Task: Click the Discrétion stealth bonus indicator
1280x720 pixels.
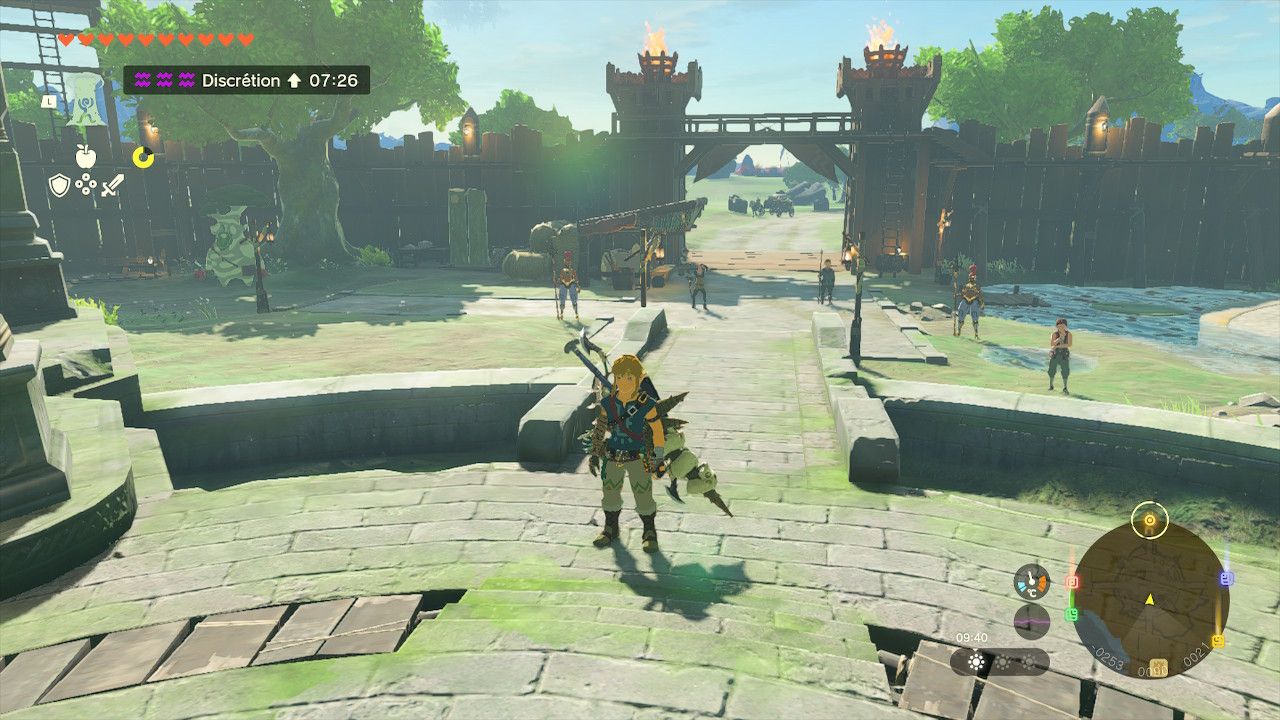Action: [x=246, y=80]
